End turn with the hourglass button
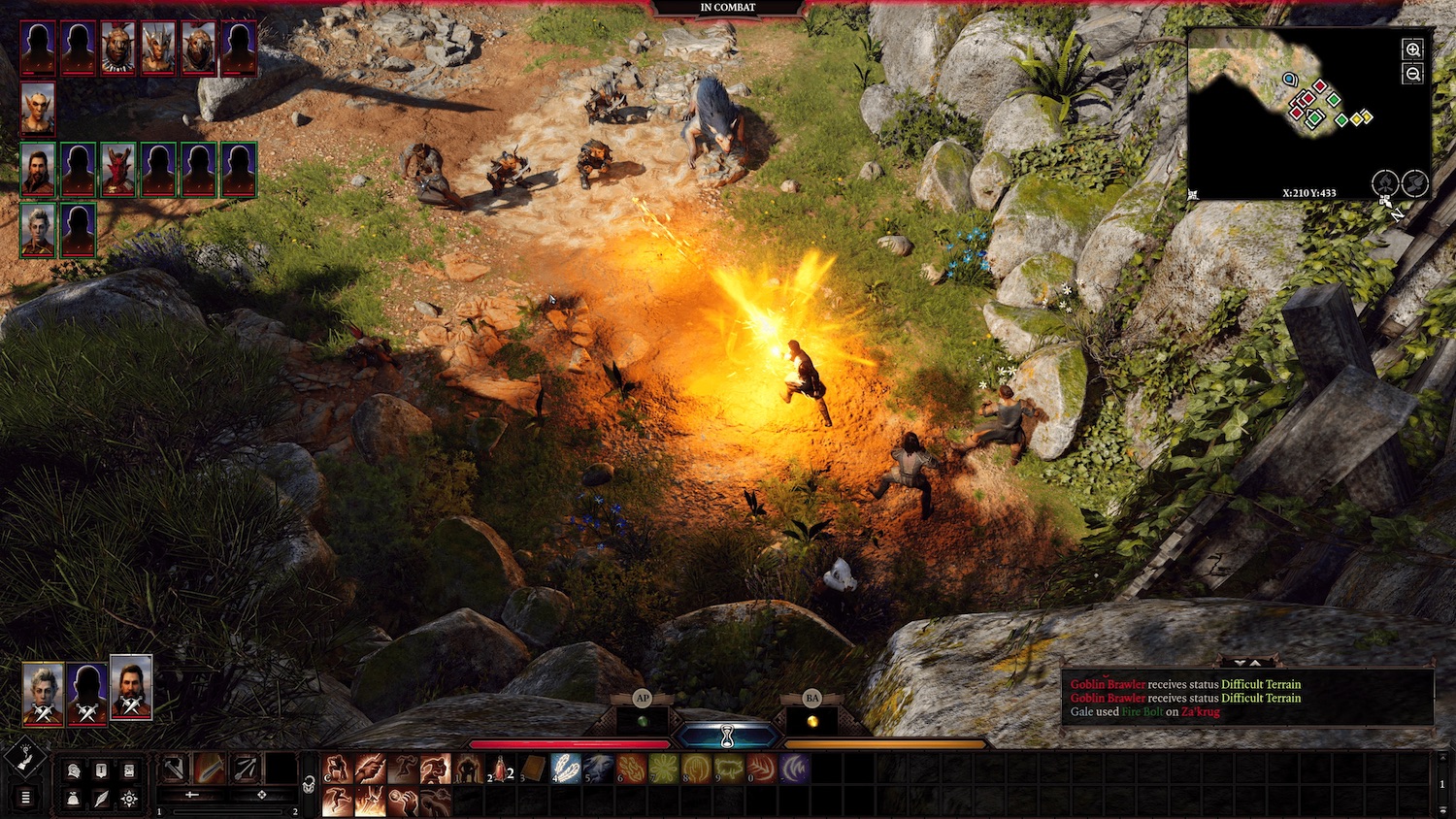This screenshot has width=1456, height=819. pos(727,738)
